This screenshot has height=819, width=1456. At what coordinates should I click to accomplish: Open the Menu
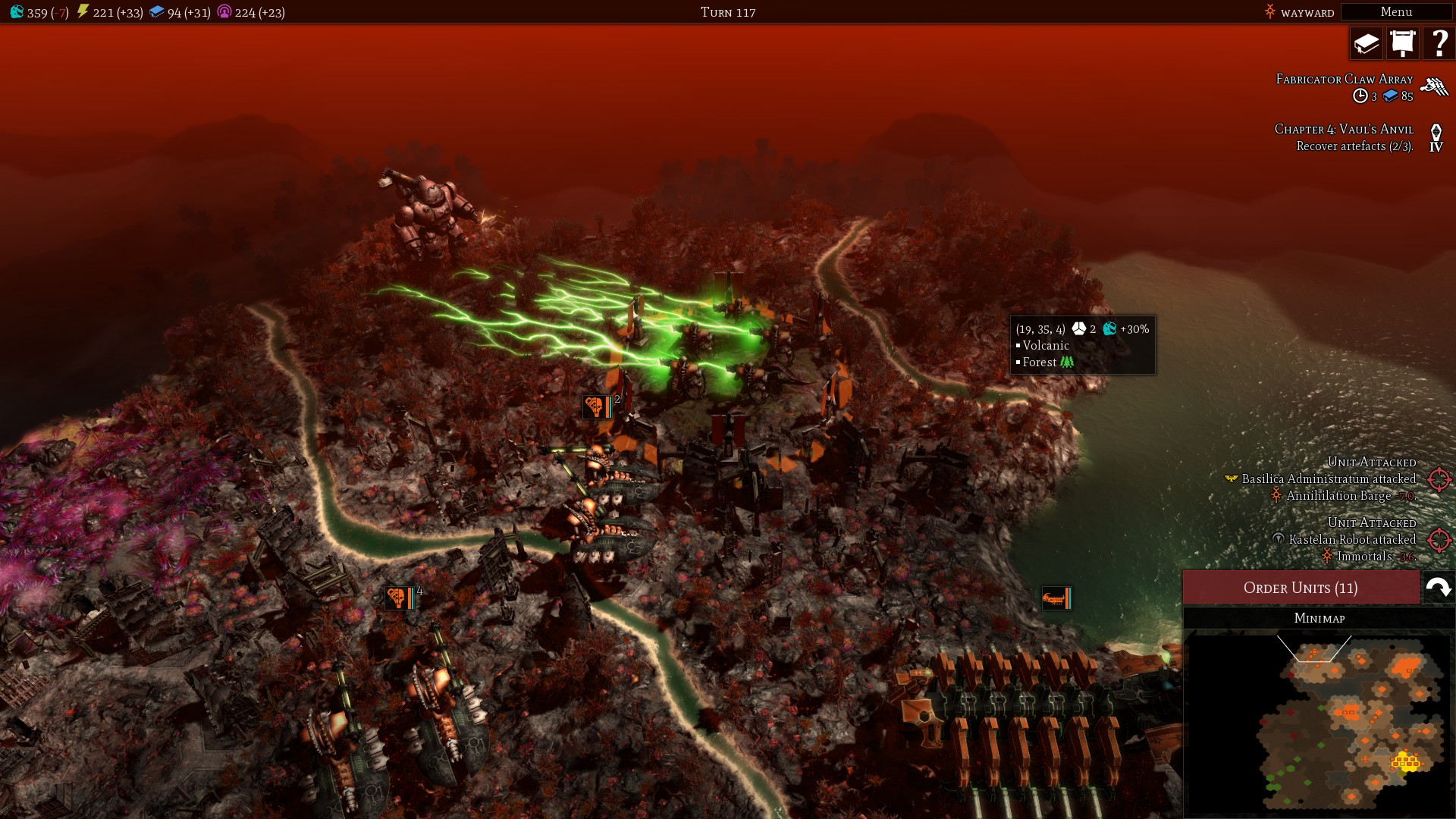click(1395, 12)
